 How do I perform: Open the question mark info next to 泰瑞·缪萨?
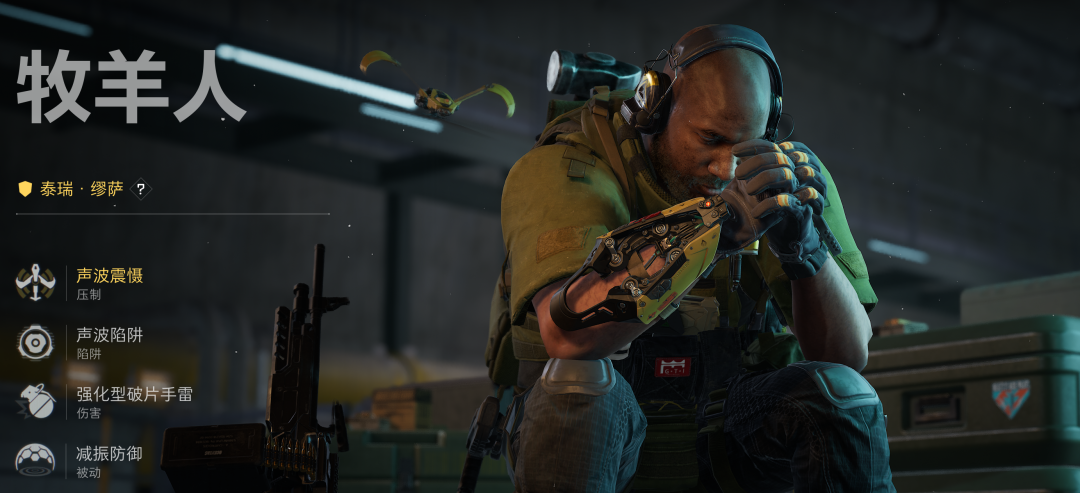click(x=141, y=188)
